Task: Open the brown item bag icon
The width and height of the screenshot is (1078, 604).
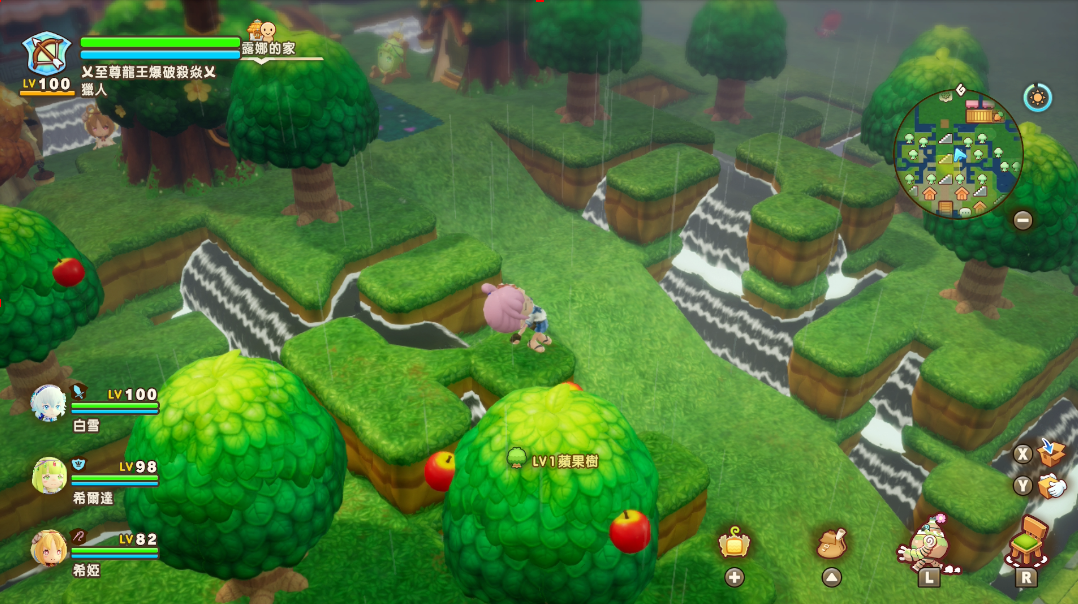Action: 832,544
